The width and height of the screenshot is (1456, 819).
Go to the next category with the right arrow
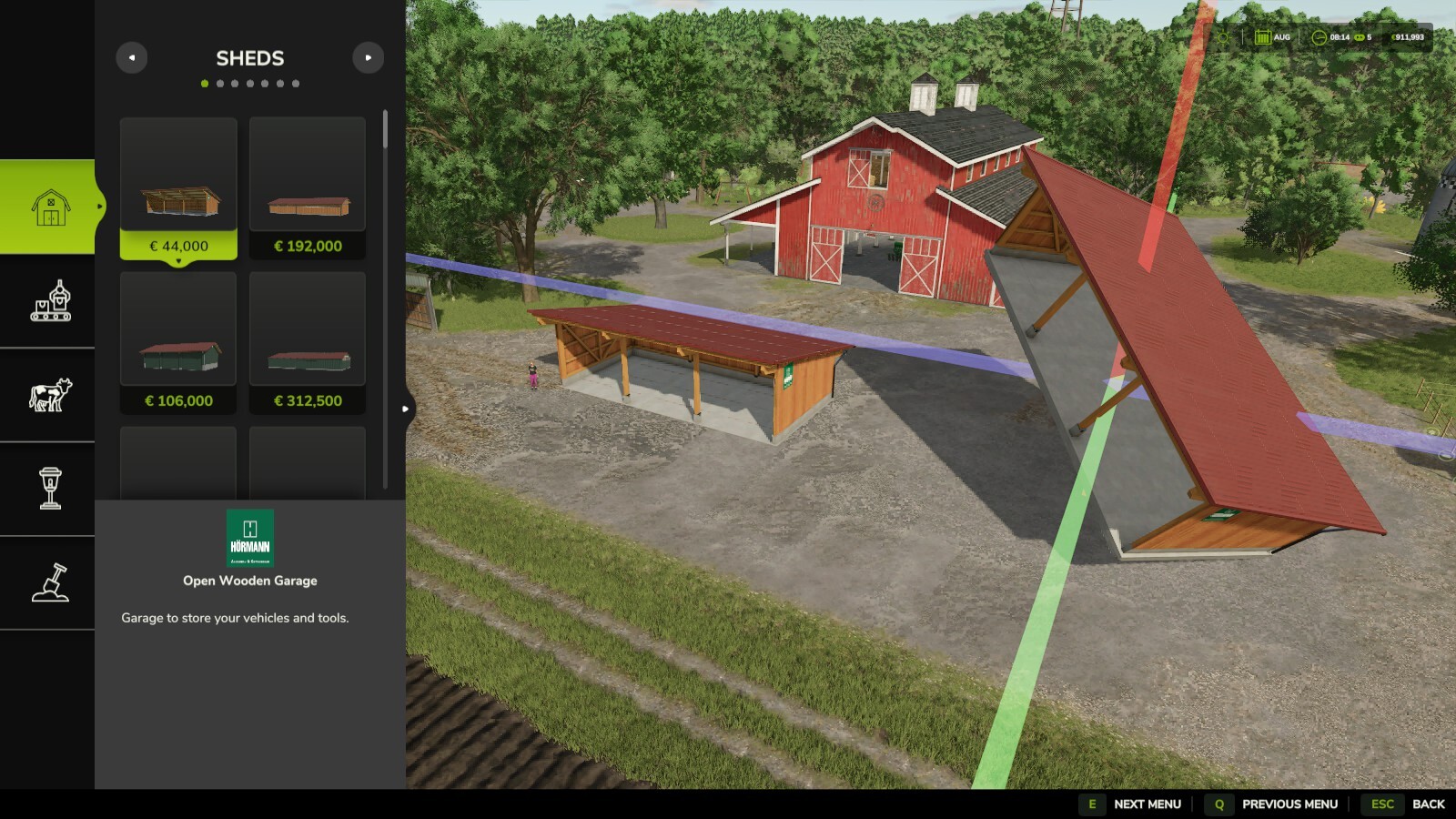click(368, 58)
